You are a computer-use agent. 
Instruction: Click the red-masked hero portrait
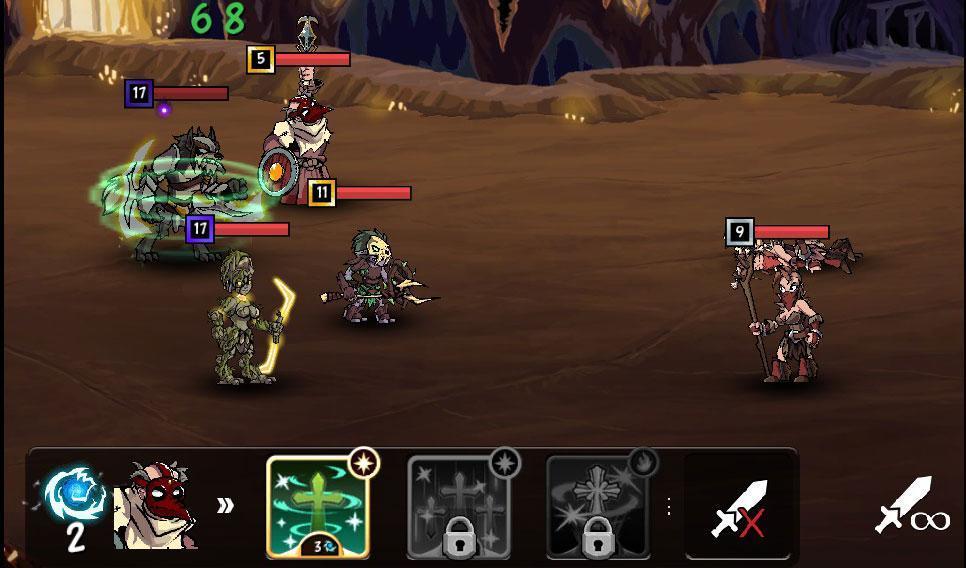click(x=155, y=506)
